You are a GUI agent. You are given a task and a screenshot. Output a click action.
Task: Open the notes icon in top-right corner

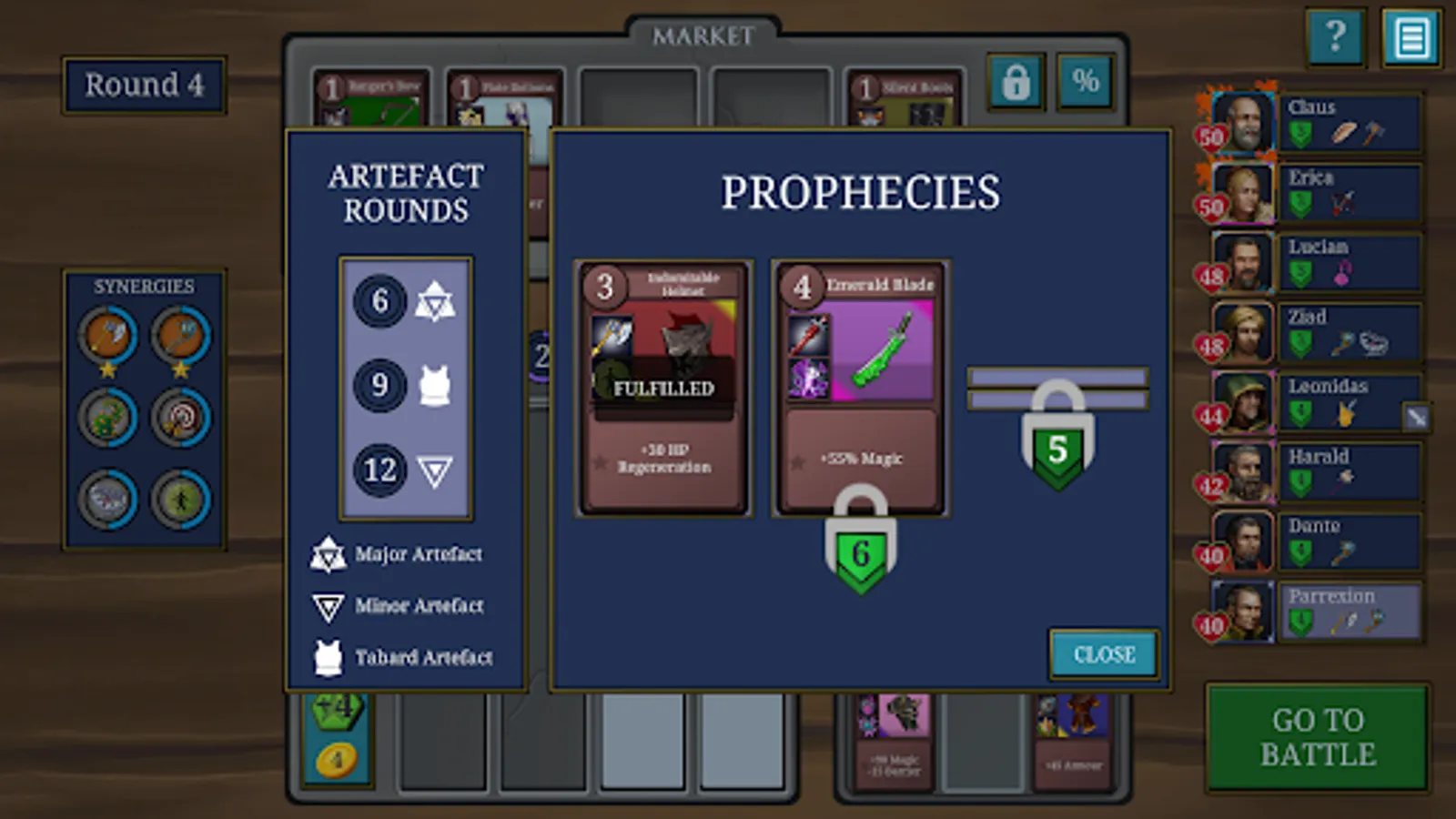[1411, 38]
